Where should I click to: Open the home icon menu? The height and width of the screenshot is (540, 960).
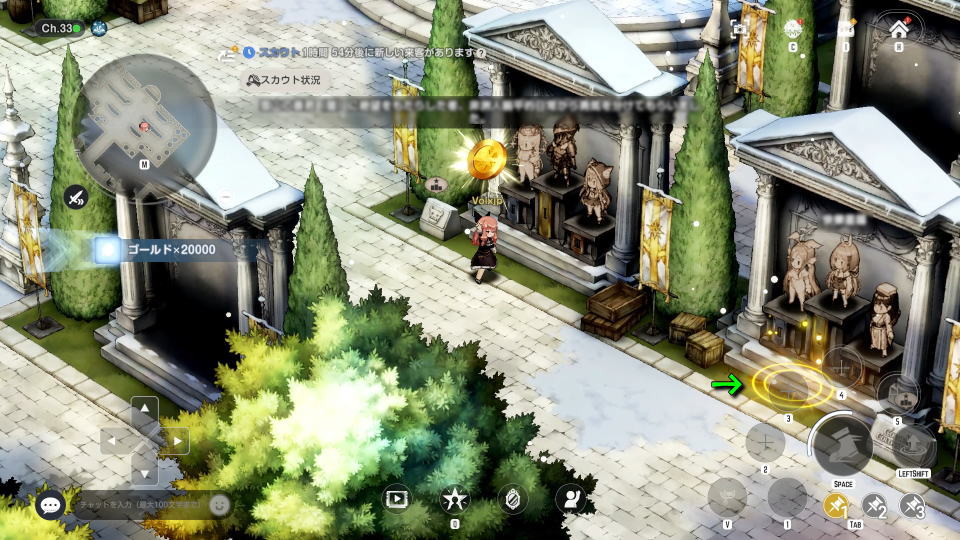coord(898,29)
